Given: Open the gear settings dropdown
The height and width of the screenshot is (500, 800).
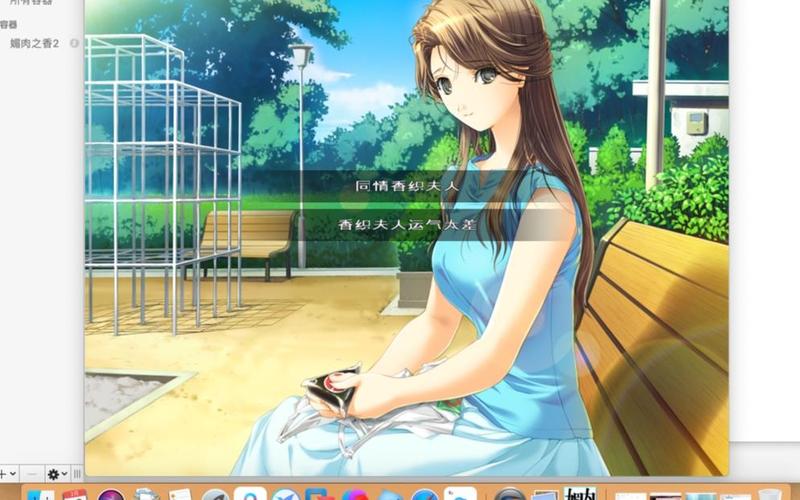Looking at the screenshot, I should pos(57,474).
